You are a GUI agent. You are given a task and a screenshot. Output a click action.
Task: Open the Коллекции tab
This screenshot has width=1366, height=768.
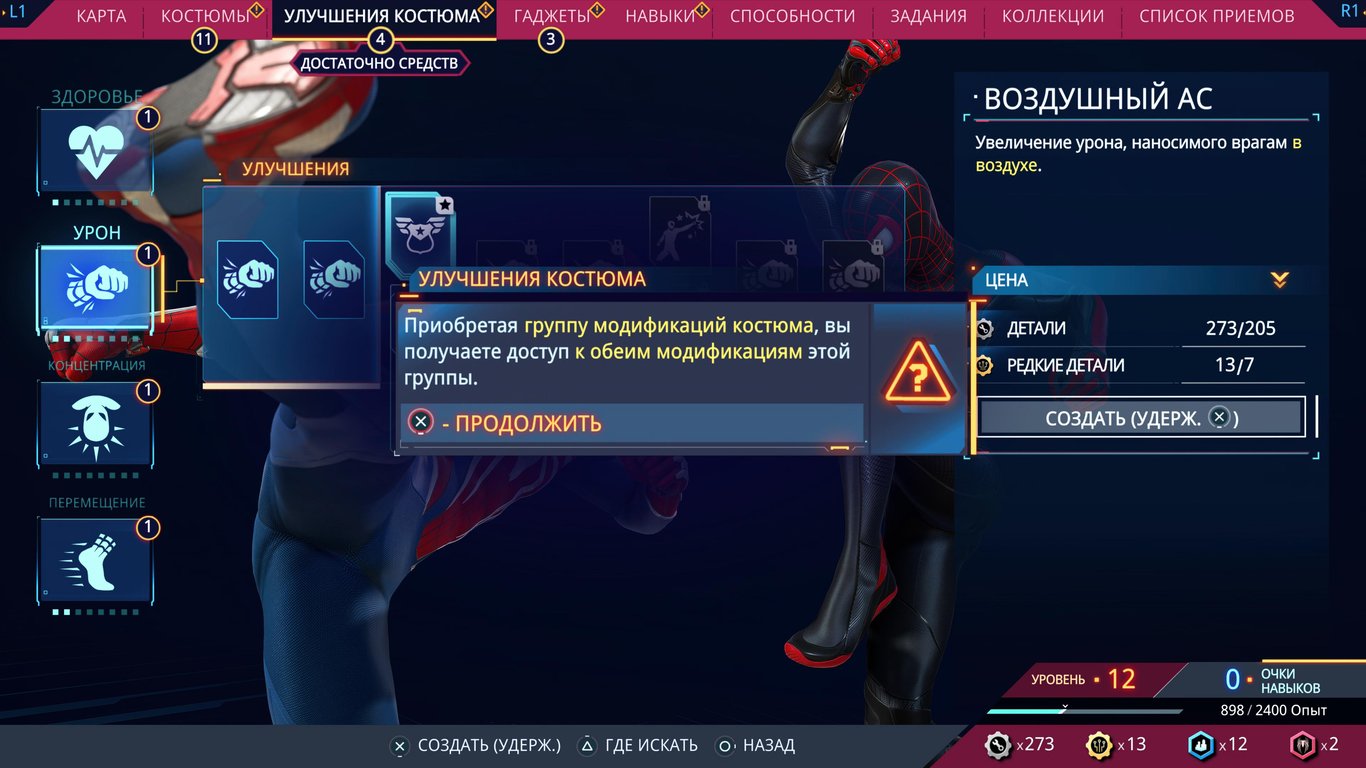1052,16
